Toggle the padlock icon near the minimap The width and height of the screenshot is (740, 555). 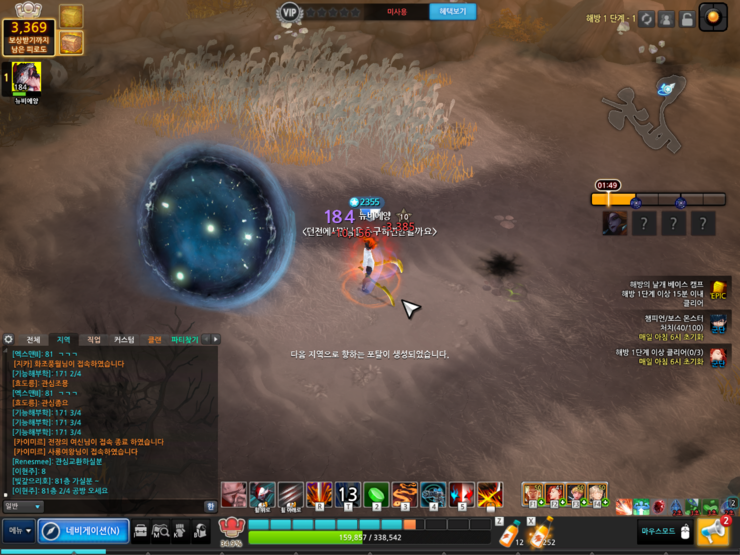[x=687, y=19]
